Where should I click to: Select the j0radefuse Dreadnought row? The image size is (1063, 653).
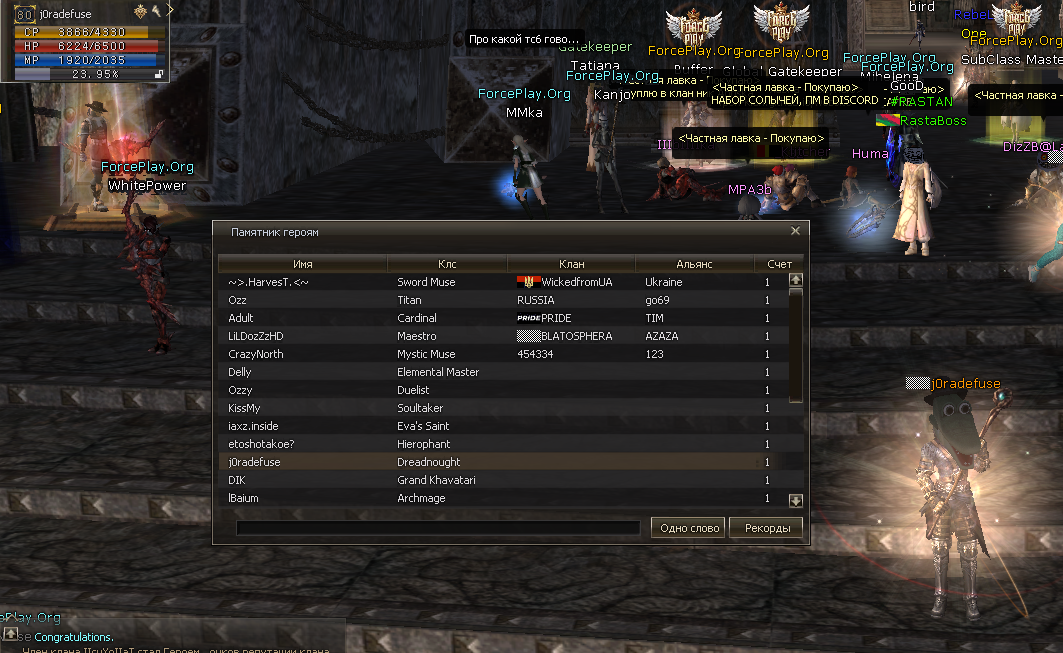pos(500,462)
